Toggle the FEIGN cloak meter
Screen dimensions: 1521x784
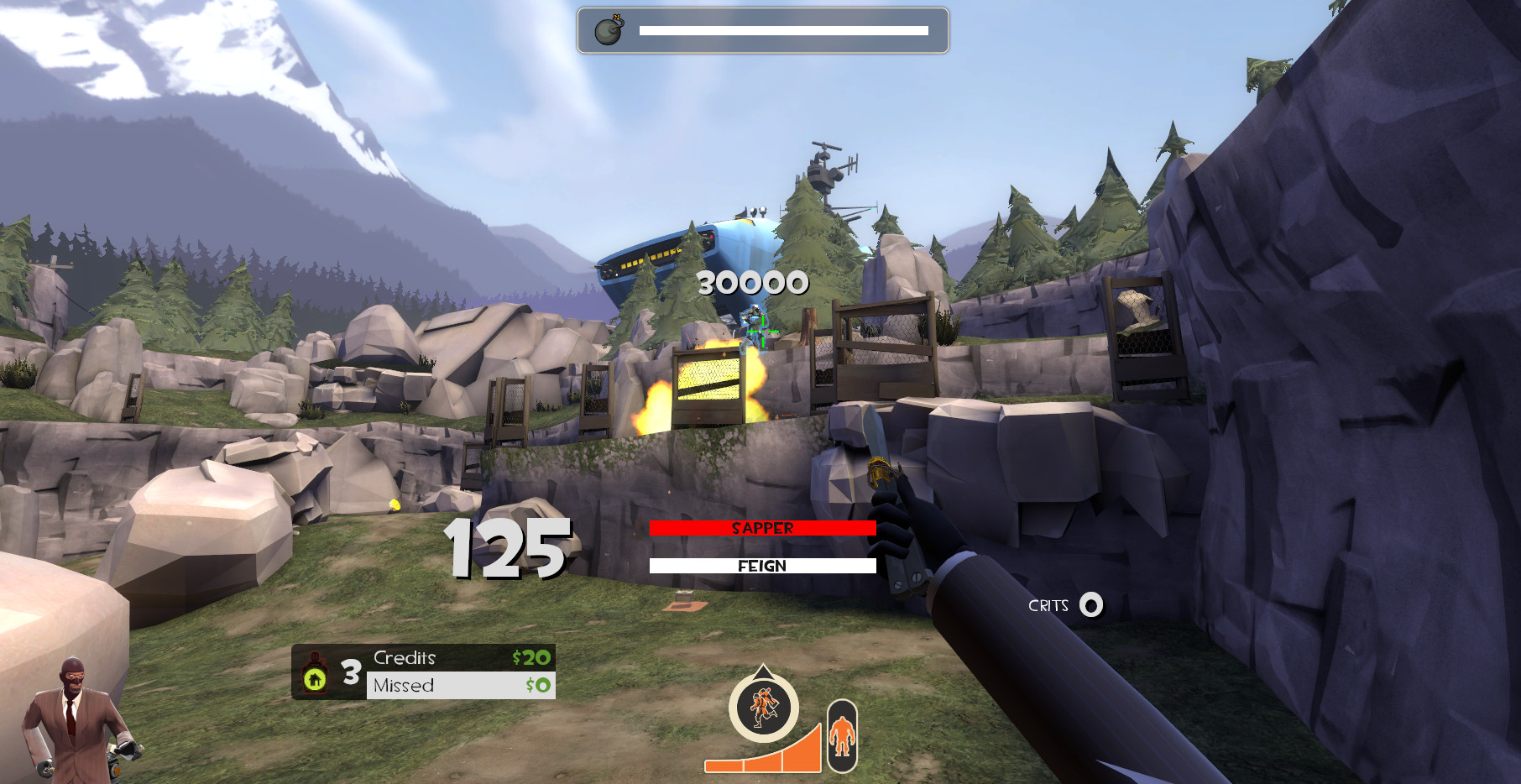pos(762,566)
